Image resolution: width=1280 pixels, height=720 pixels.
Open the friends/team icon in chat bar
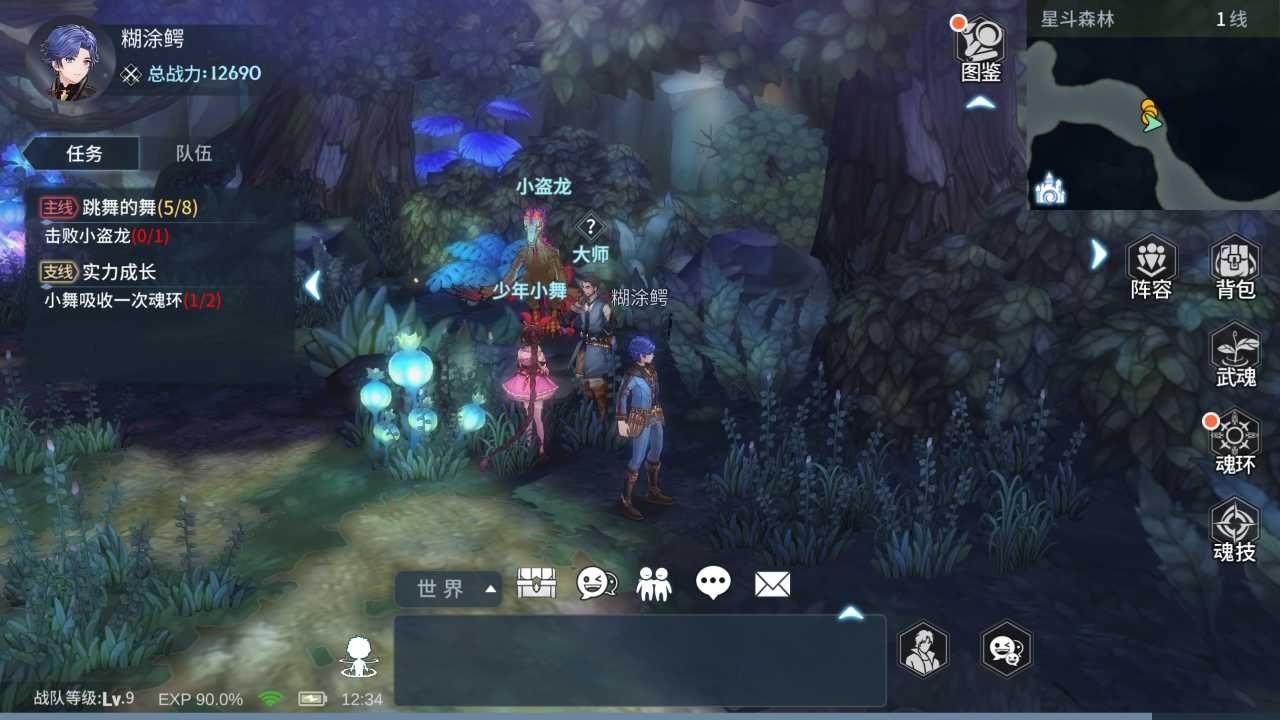[655, 583]
